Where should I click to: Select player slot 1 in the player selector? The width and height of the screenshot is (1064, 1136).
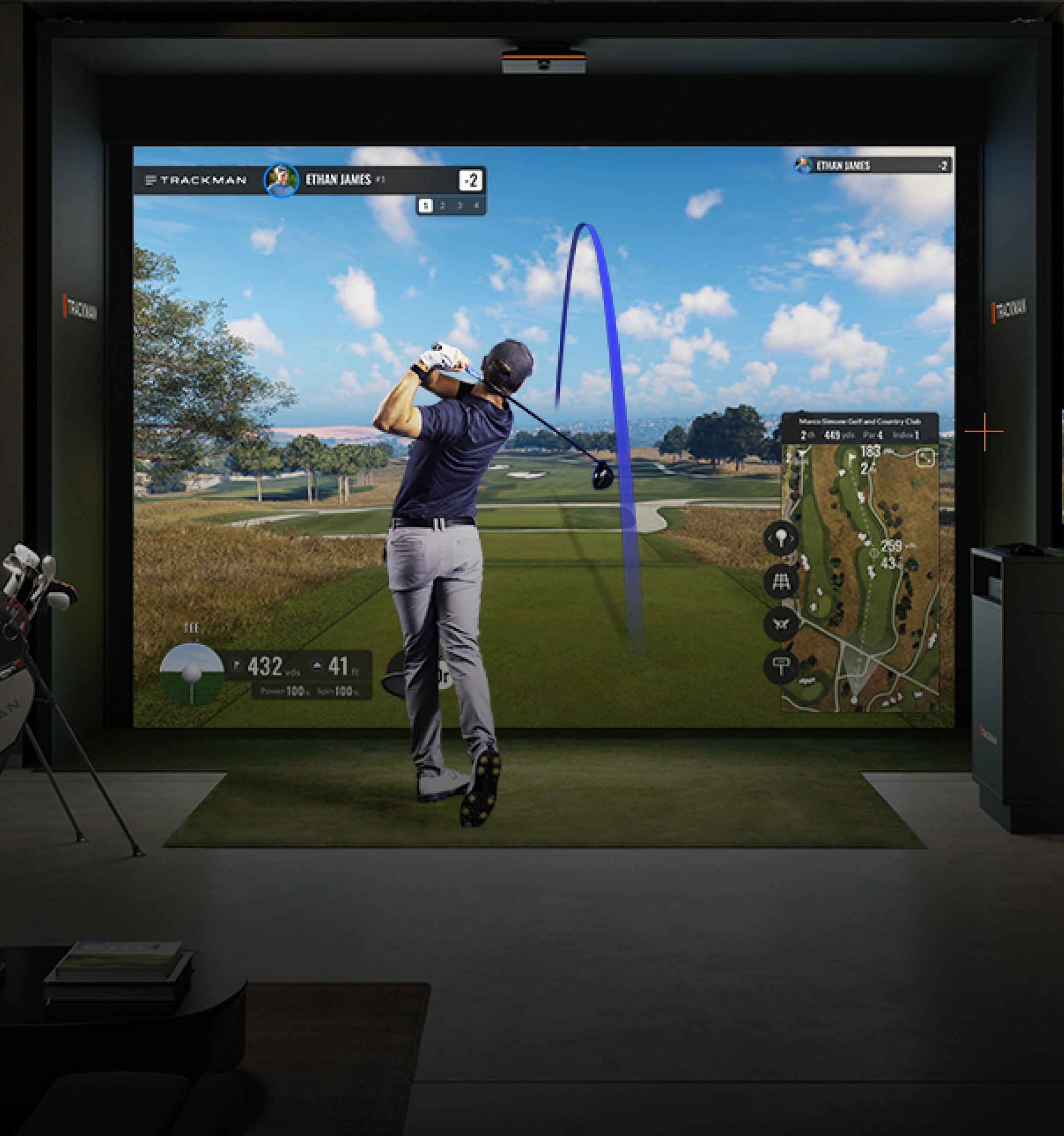425,206
